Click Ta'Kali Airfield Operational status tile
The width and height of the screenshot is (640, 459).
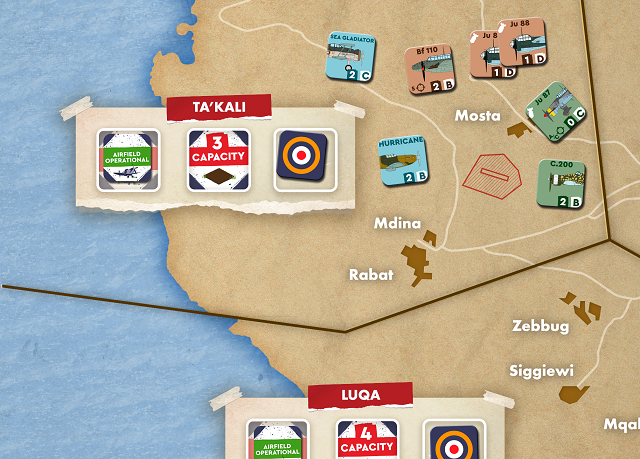click(129, 160)
